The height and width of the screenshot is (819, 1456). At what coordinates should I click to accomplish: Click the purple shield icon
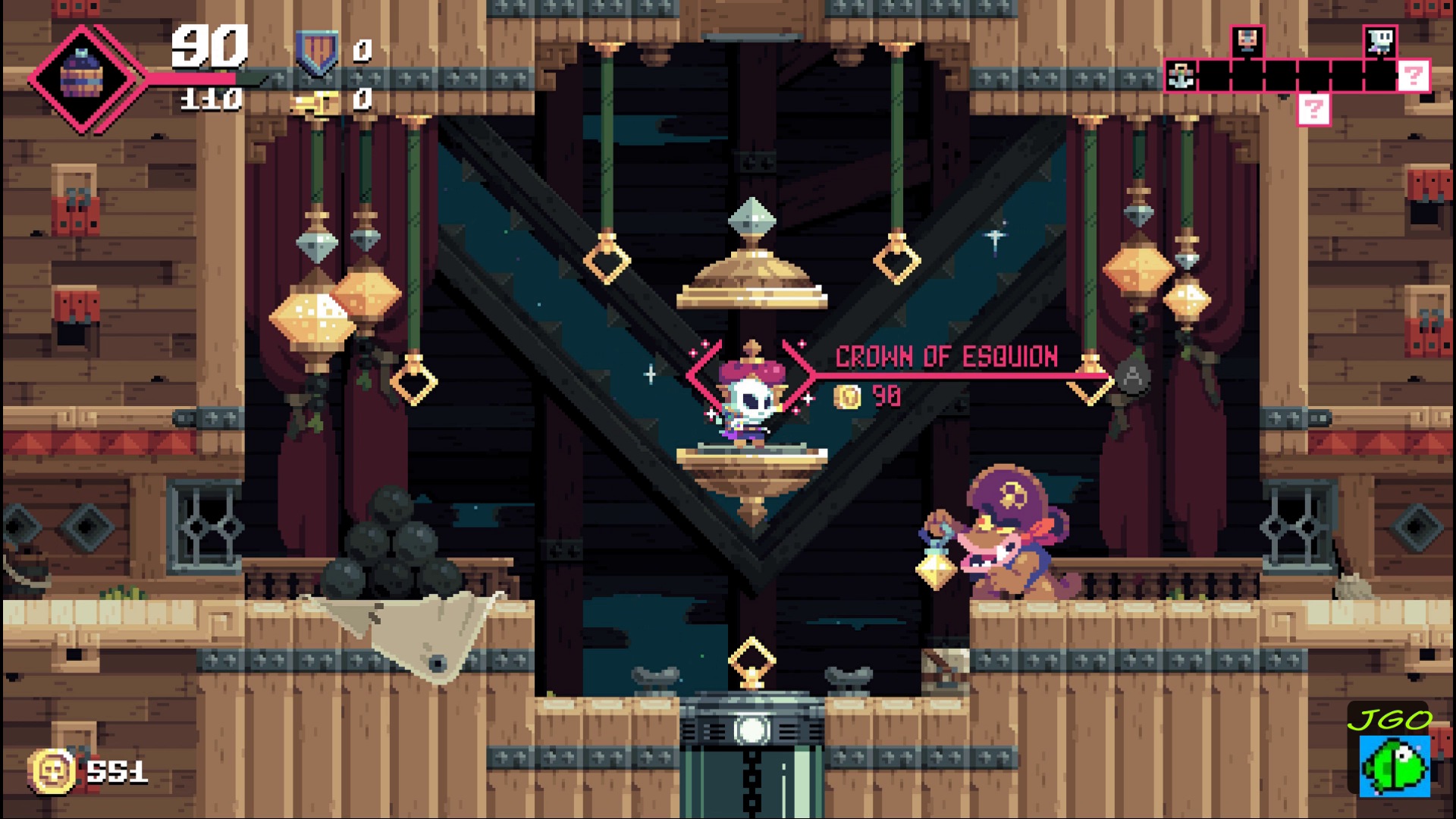(317, 52)
